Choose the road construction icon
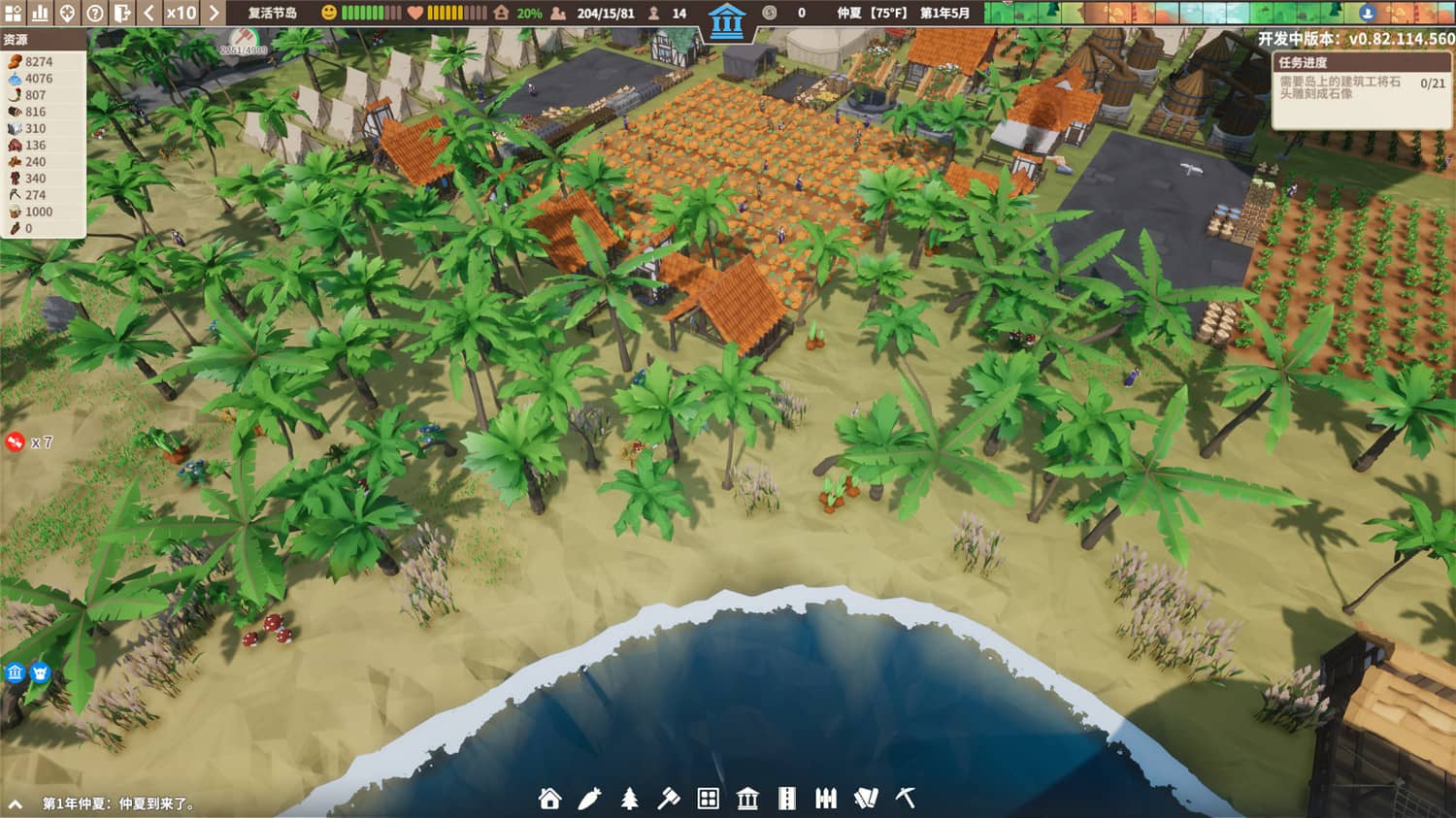Viewport: 1456px width, 818px height. [786, 802]
